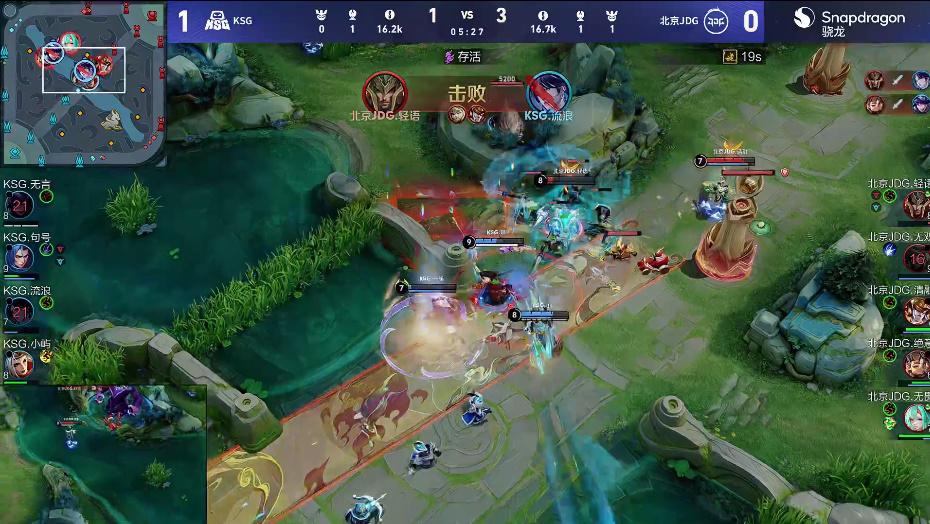
Task: Click the KSG team logo
Action: (217, 21)
